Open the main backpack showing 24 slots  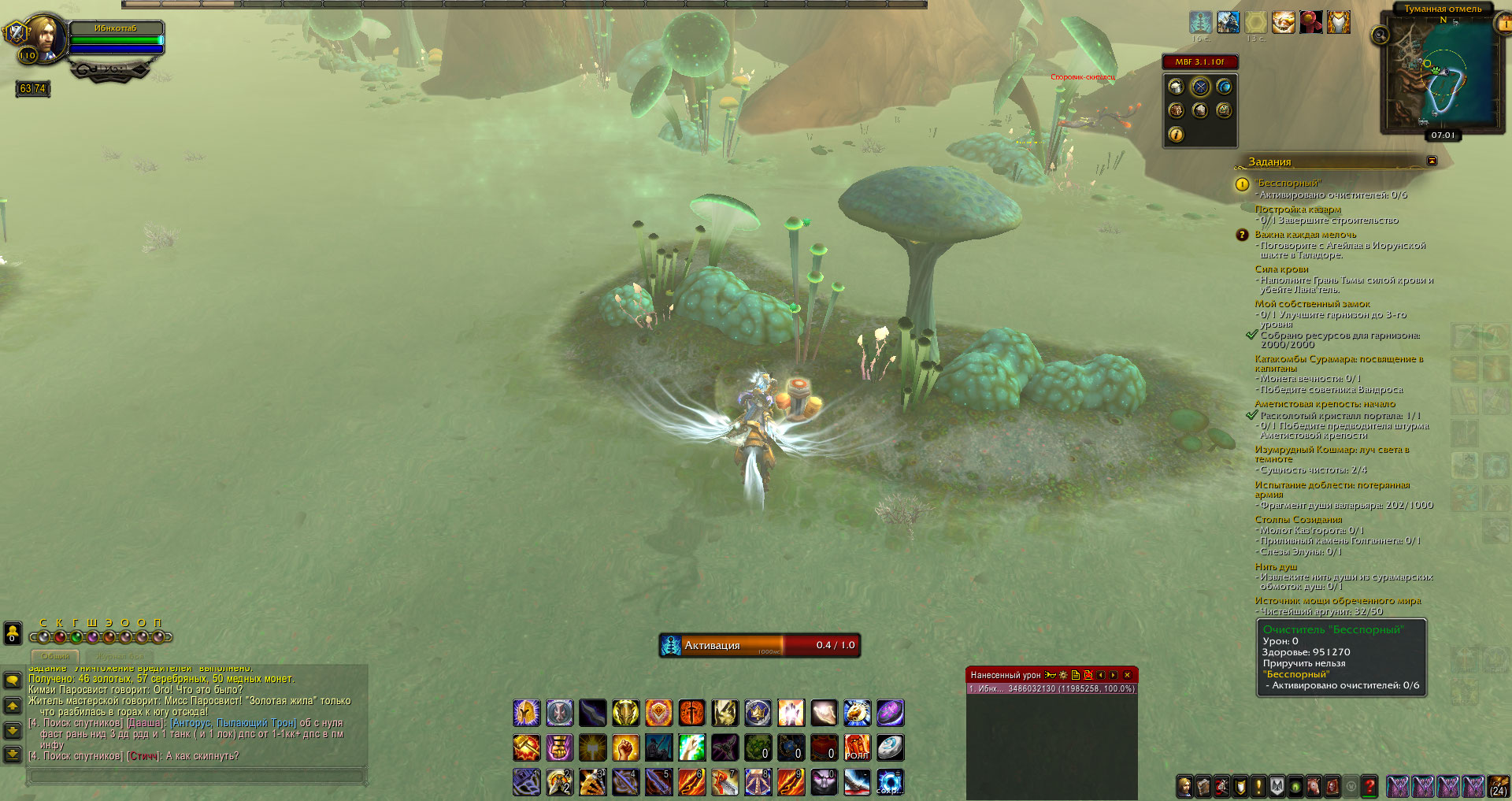tap(1498, 785)
